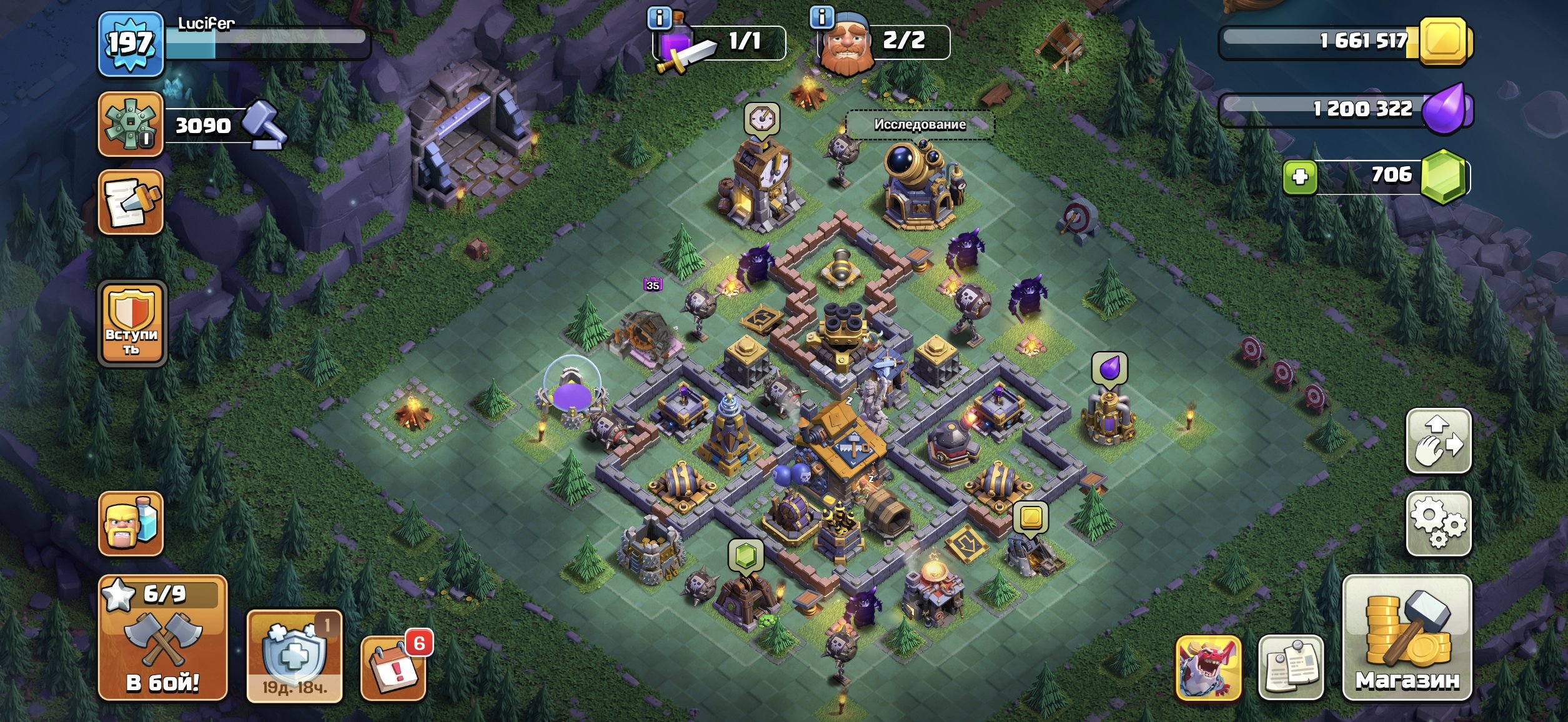Open the layout editor hand-and-arrows button
1568x722 pixels.
coord(1438,440)
